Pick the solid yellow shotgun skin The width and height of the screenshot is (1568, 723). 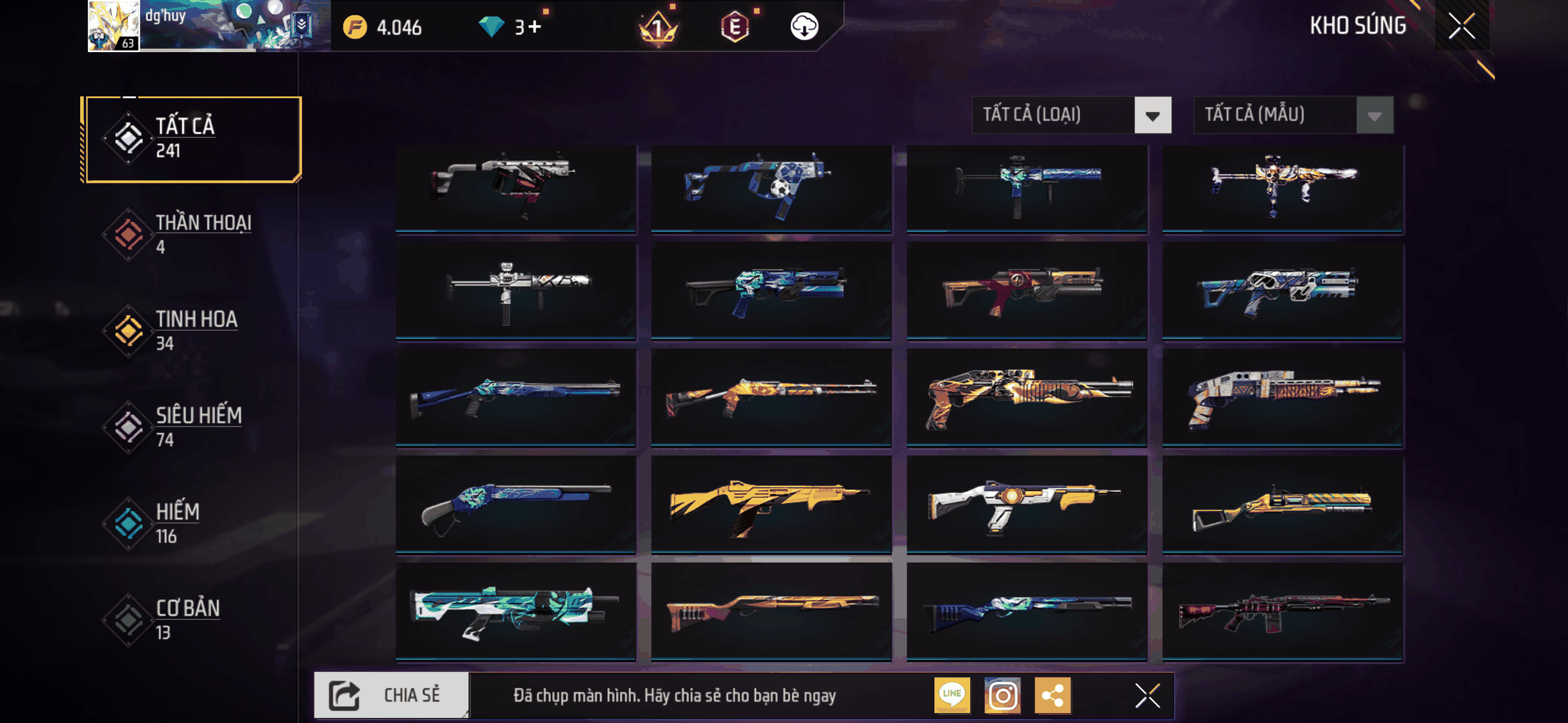click(771, 504)
